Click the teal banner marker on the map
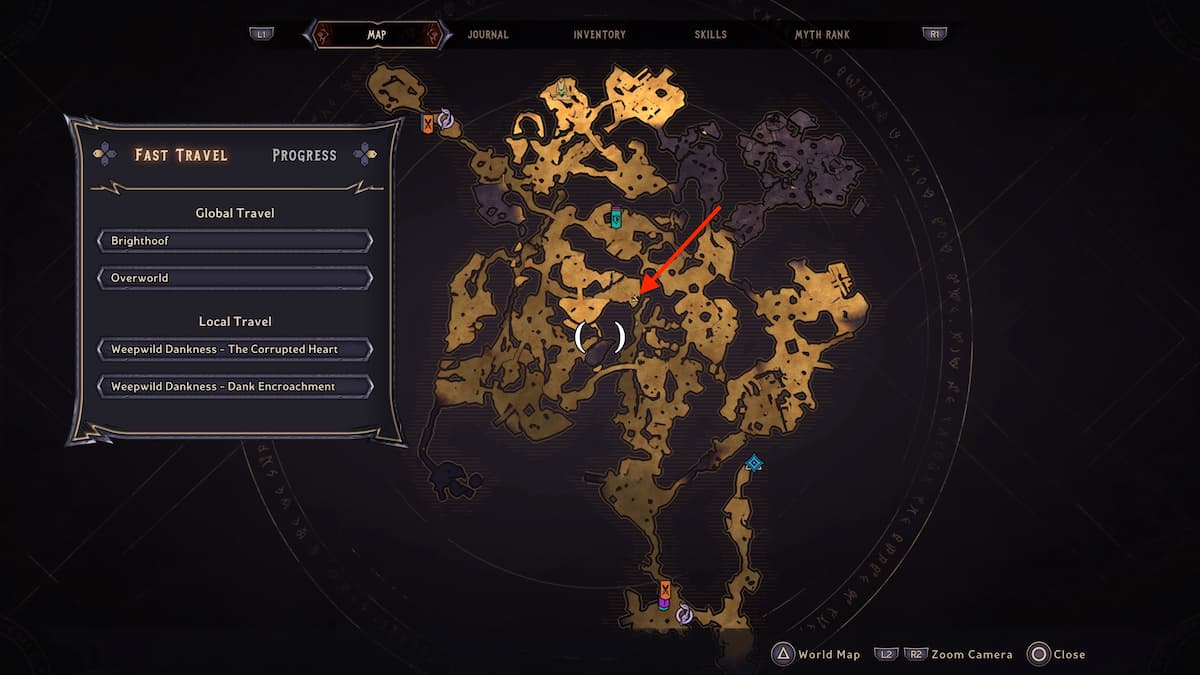1200x675 pixels. pos(616,217)
